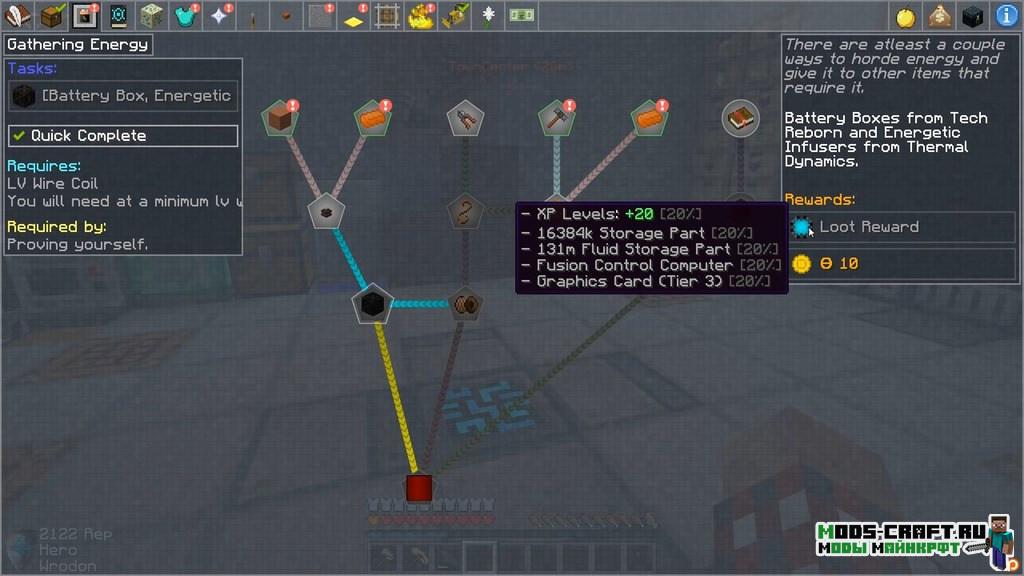The height and width of the screenshot is (576, 1024).
Task: Select the red book quest node
Action: [x=740, y=118]
